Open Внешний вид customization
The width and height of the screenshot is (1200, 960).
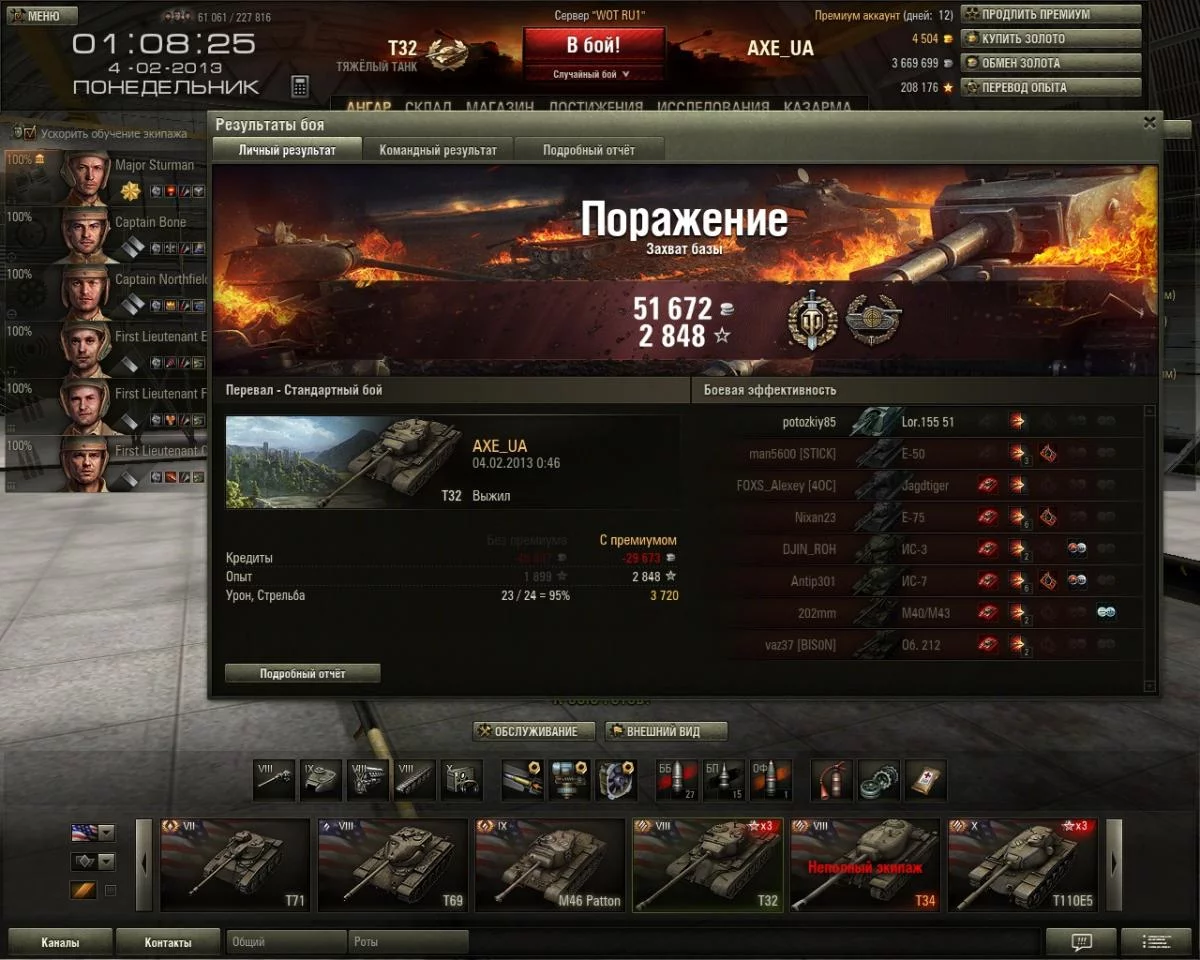point(666,731)
